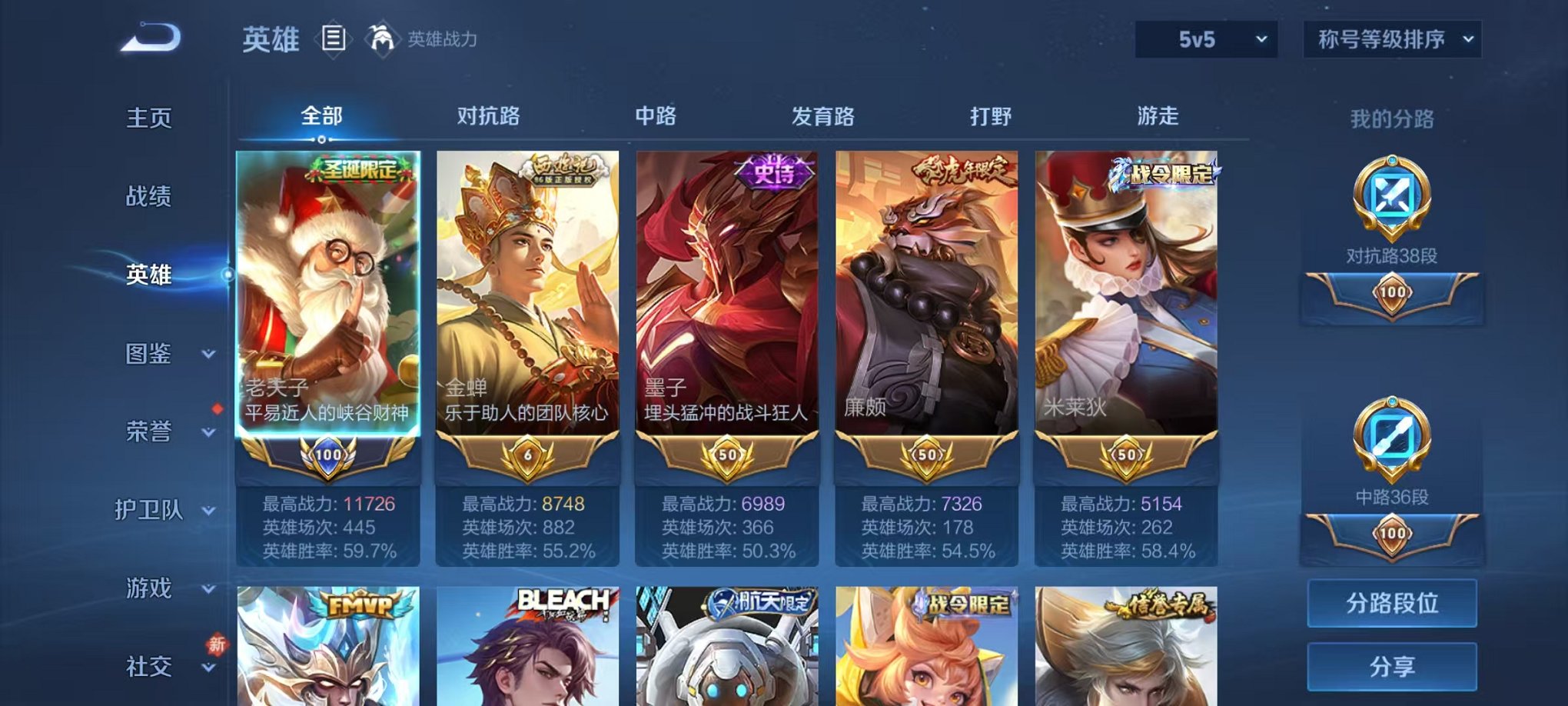Click the hero list icon beside the 英雄 title
This screenshot has height=706, width=1568.
pos(334,38)
